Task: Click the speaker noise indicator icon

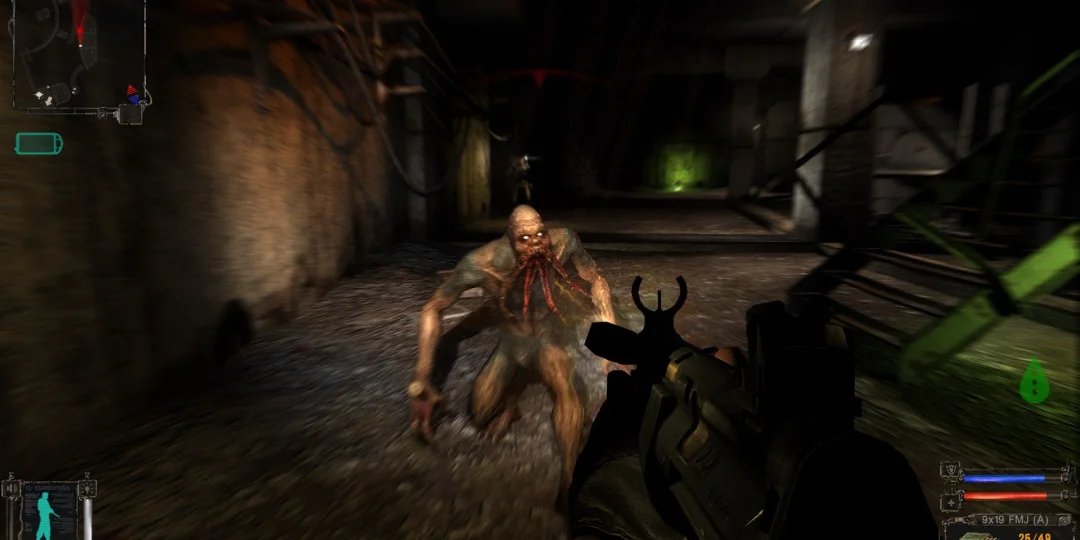Action: (11, 490)
